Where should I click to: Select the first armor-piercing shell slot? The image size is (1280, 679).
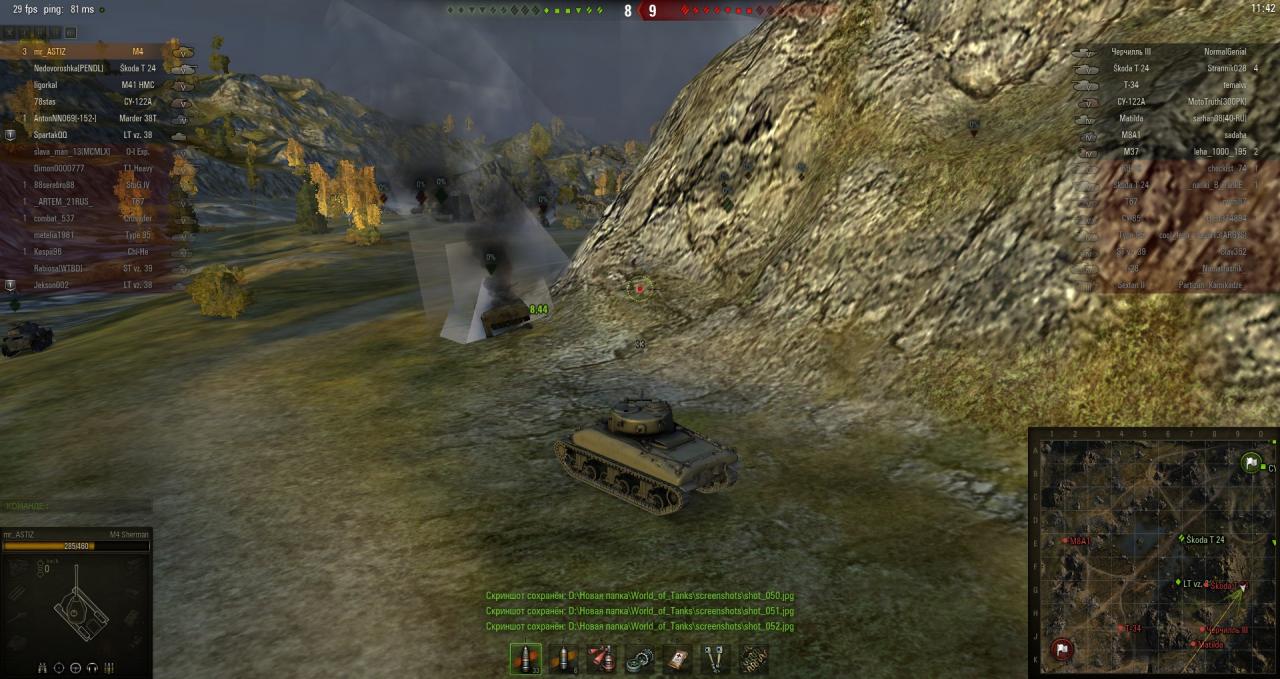525,658
